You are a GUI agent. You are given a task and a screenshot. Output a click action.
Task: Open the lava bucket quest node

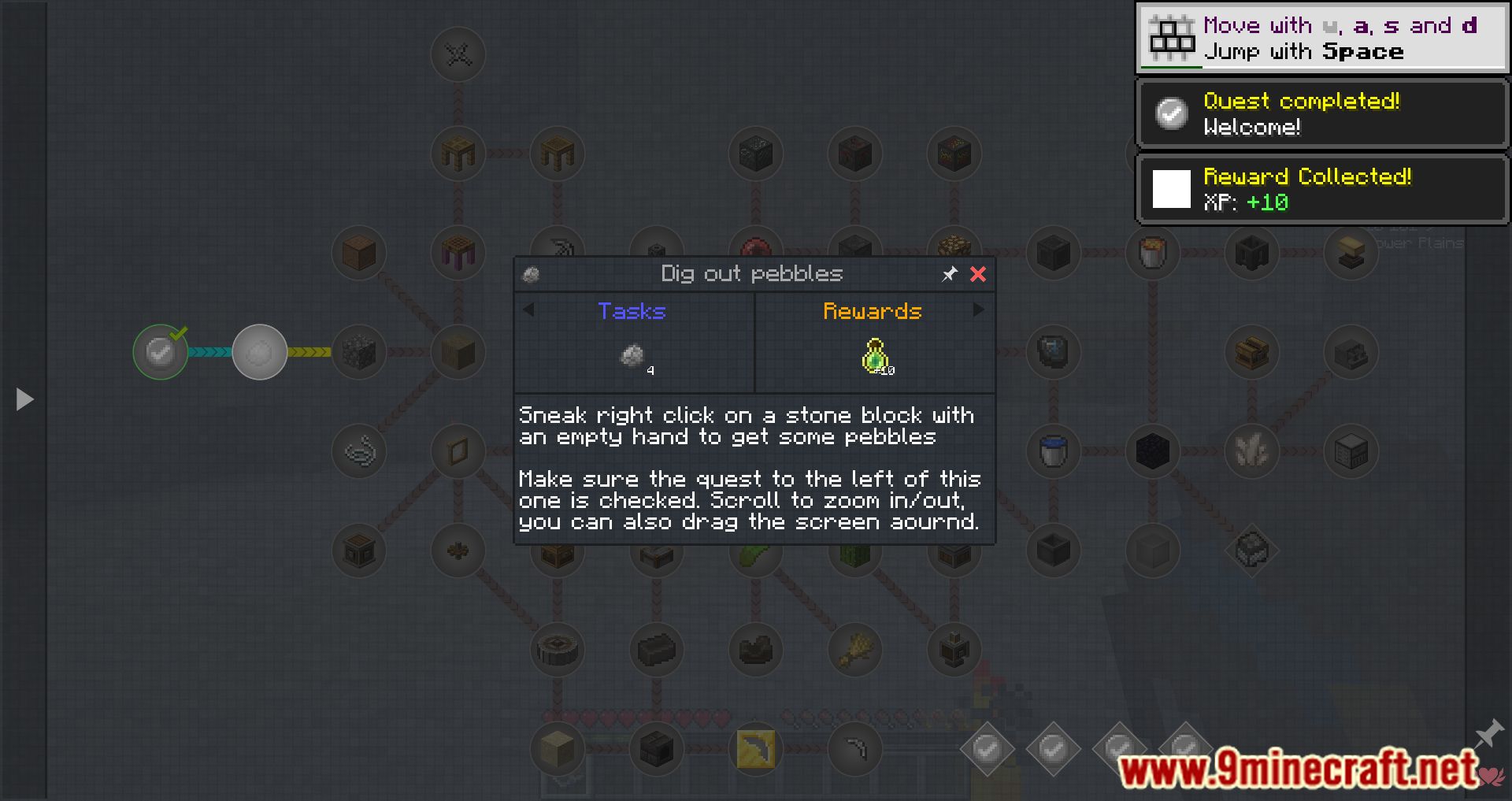(x=1153, y=253)
